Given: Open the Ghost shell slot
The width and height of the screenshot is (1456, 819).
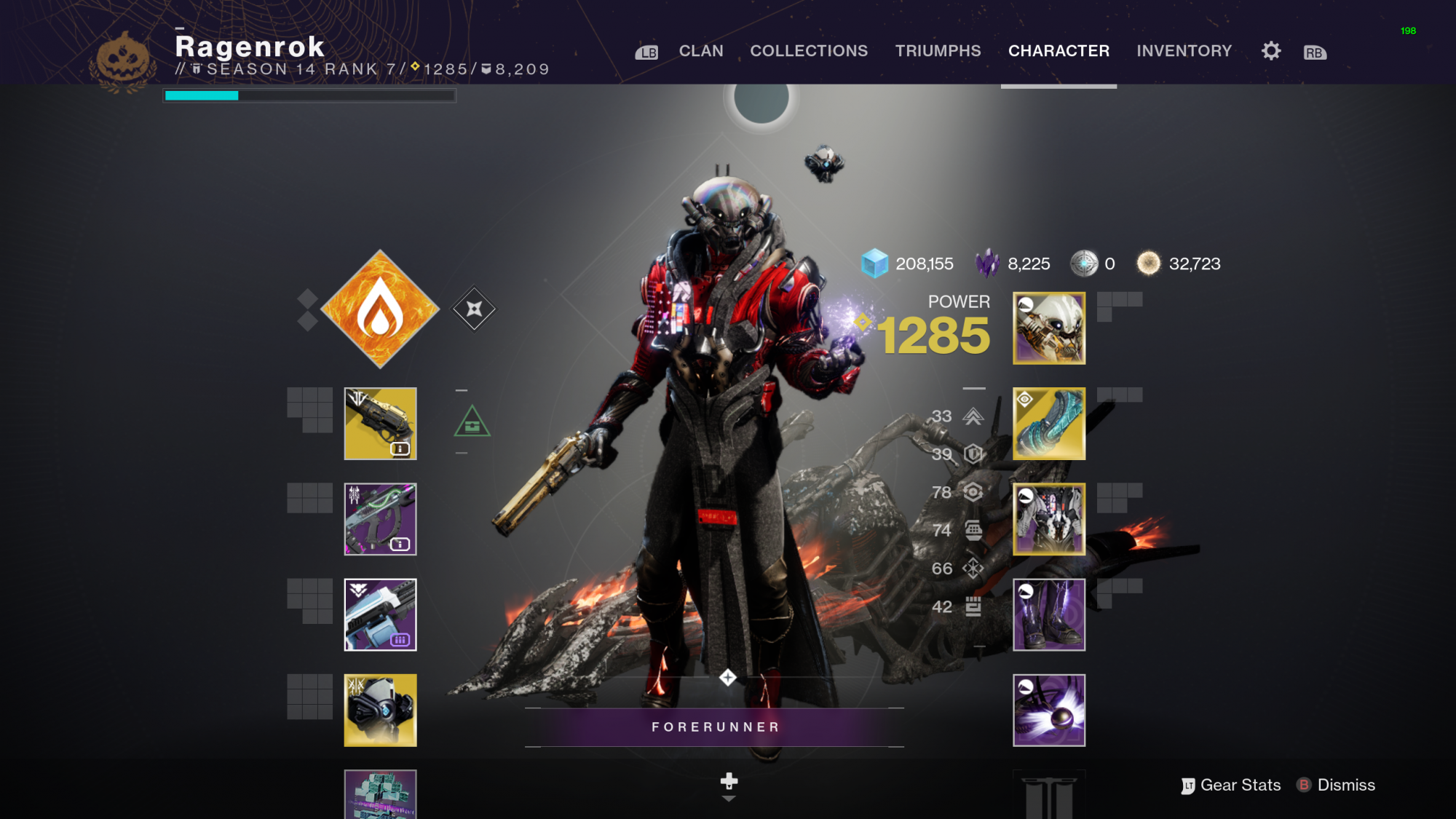Looking at the screenshot, I should pyautogui.click(x=380, y=710).
